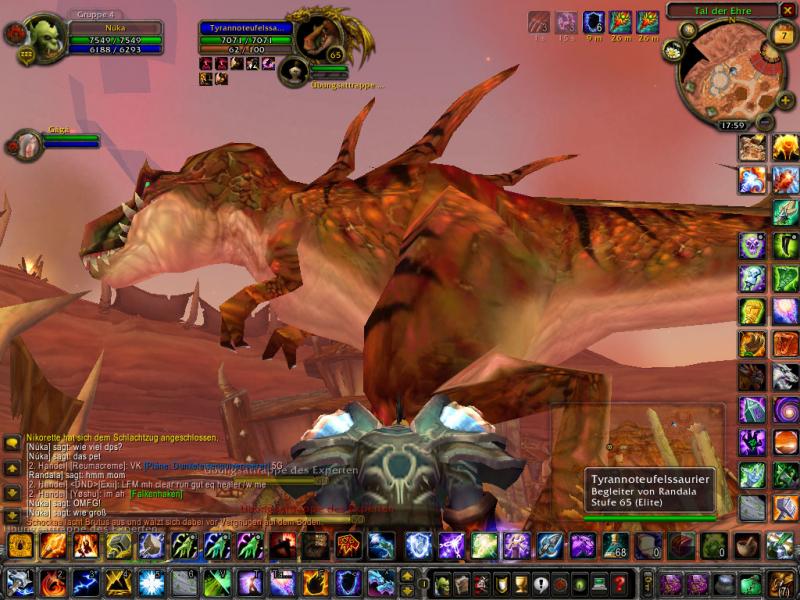
Task: Open the calendar button showing 7
Action: coord(782,35)
